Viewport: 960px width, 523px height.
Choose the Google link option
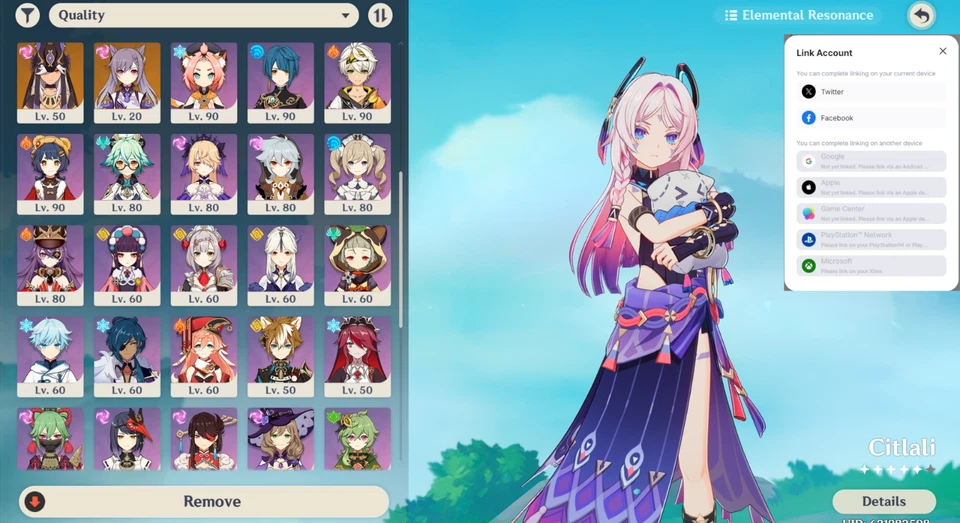pos(871,161)
